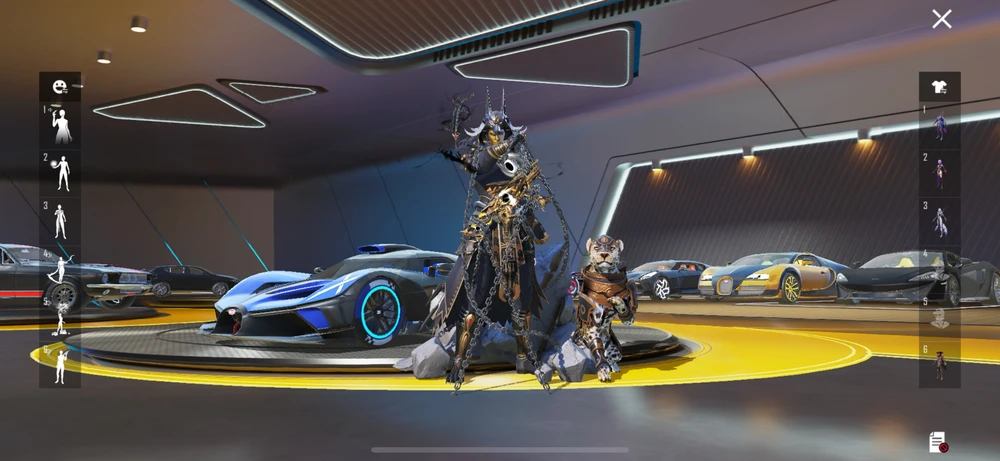Choose outfit preset 5
1000x461 pixels.
click(x=940, y=317)
